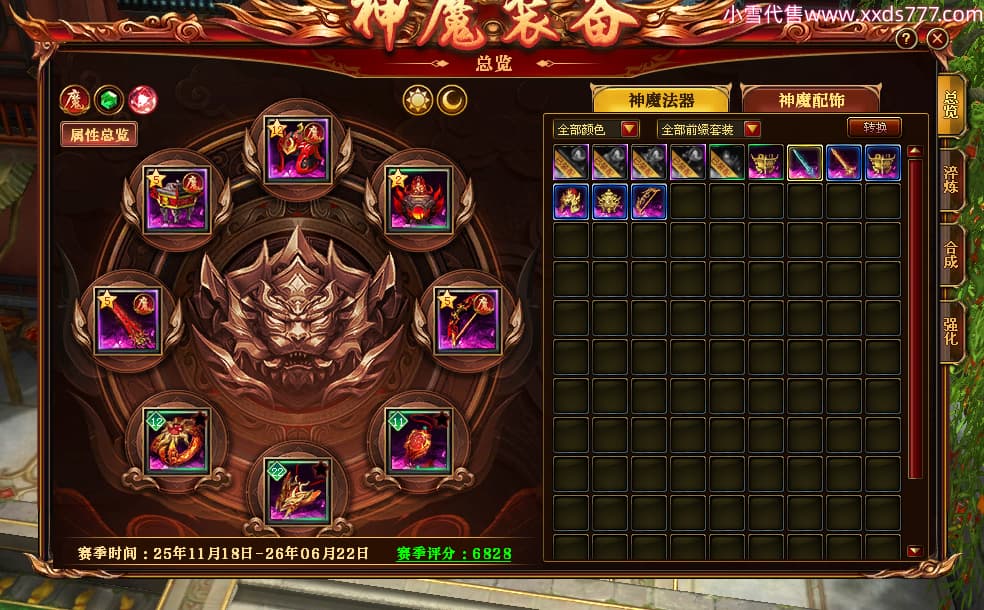
Task: Click the 转换 convert button
Action: tap(874, 127)
